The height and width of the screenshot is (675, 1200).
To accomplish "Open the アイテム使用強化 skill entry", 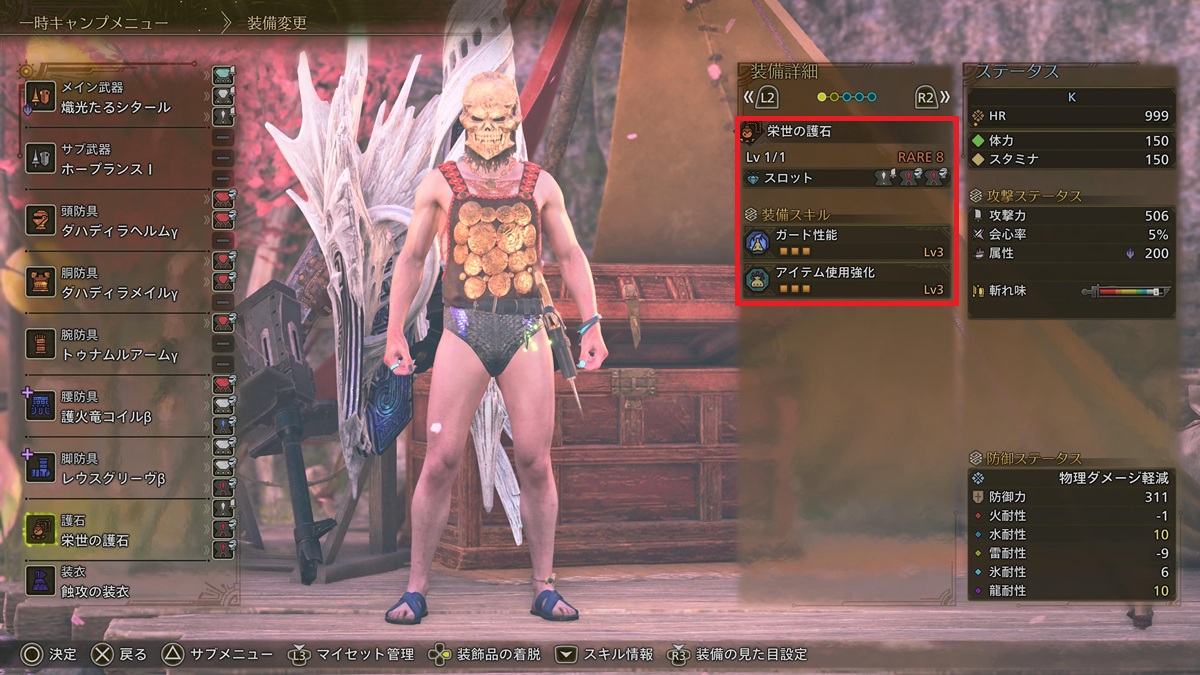I will pos(847,280).
